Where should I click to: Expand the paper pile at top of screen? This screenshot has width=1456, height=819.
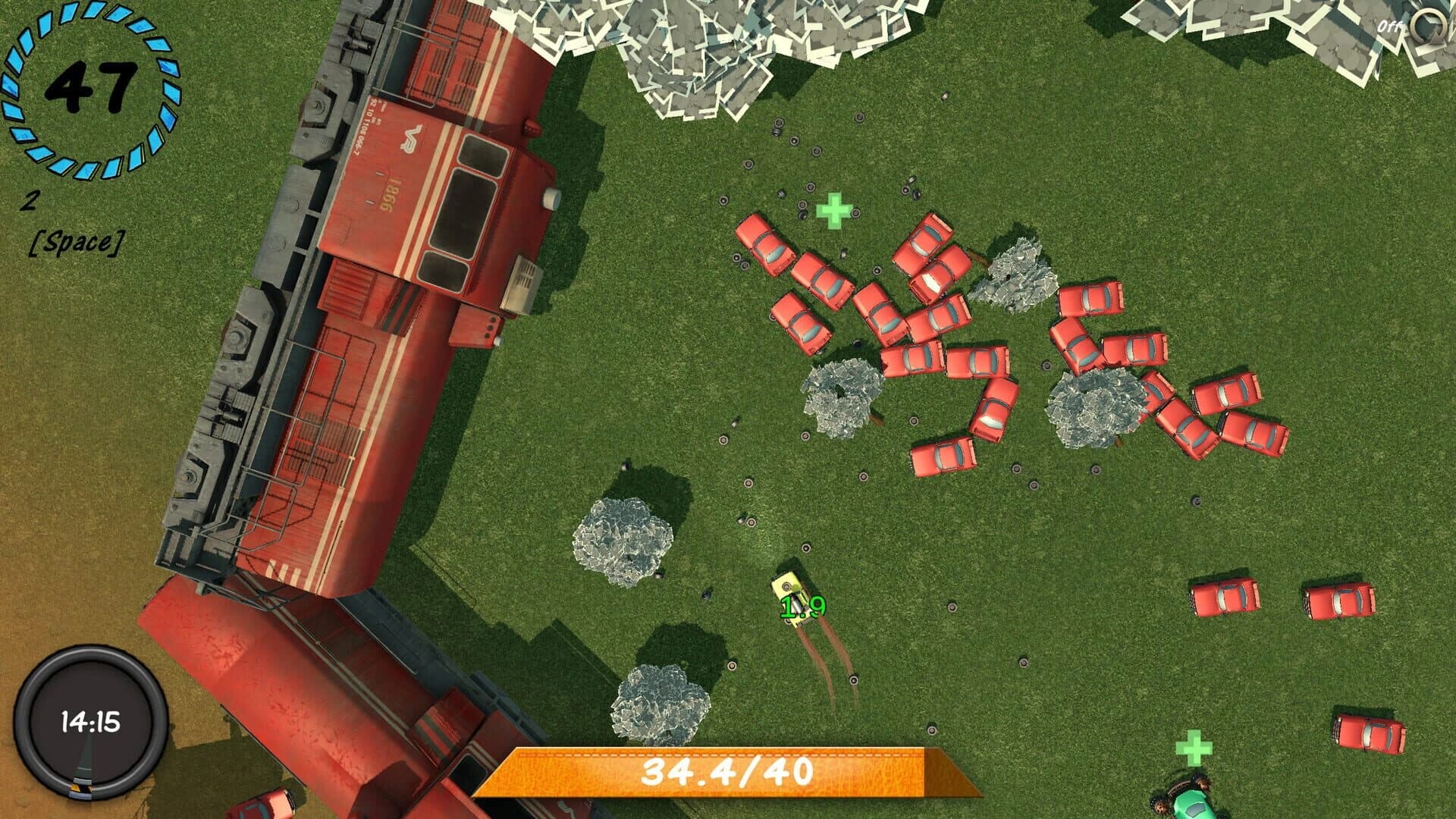click(720, 53)
